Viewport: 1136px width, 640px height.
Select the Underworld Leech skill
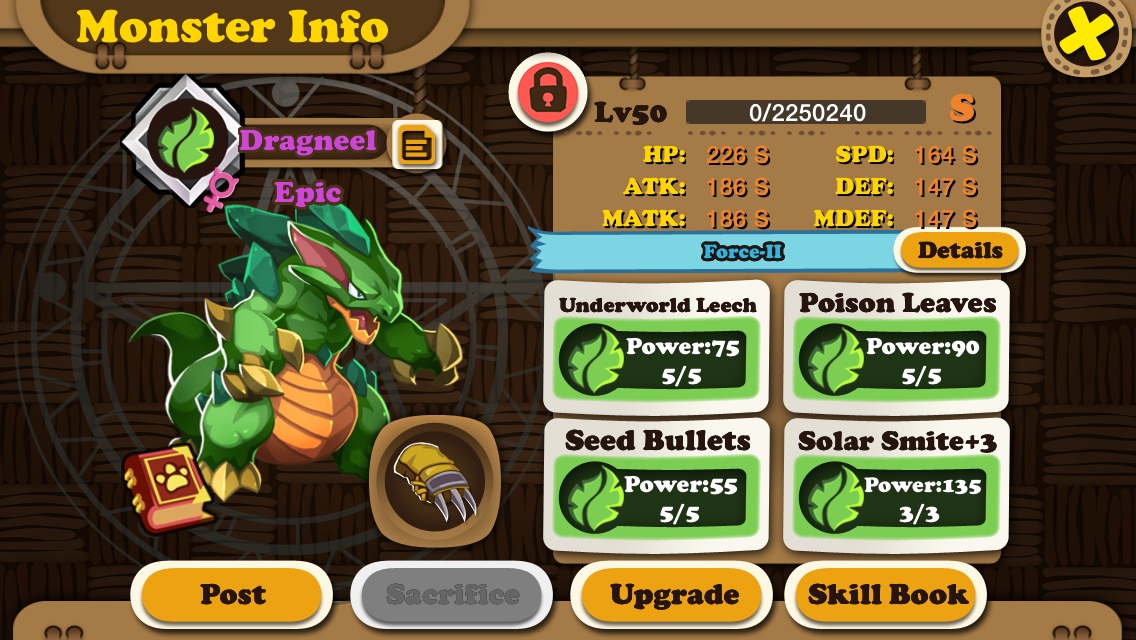coord(656,346)
